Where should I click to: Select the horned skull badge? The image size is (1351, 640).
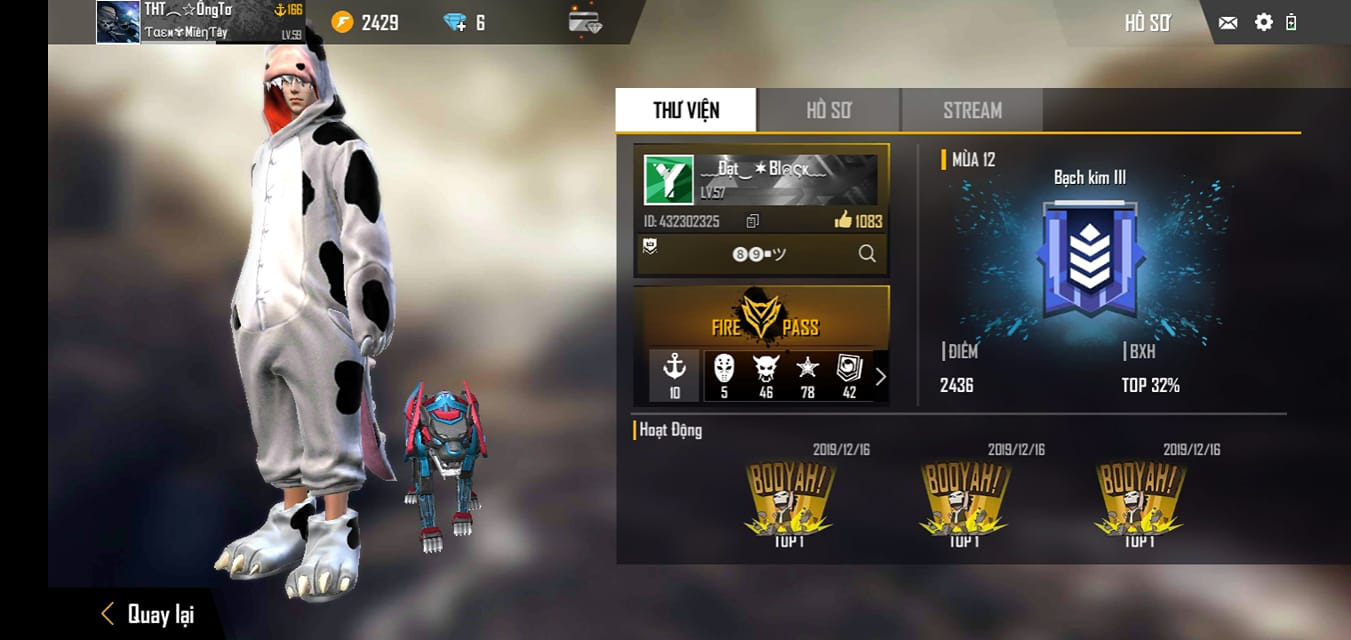766,375
